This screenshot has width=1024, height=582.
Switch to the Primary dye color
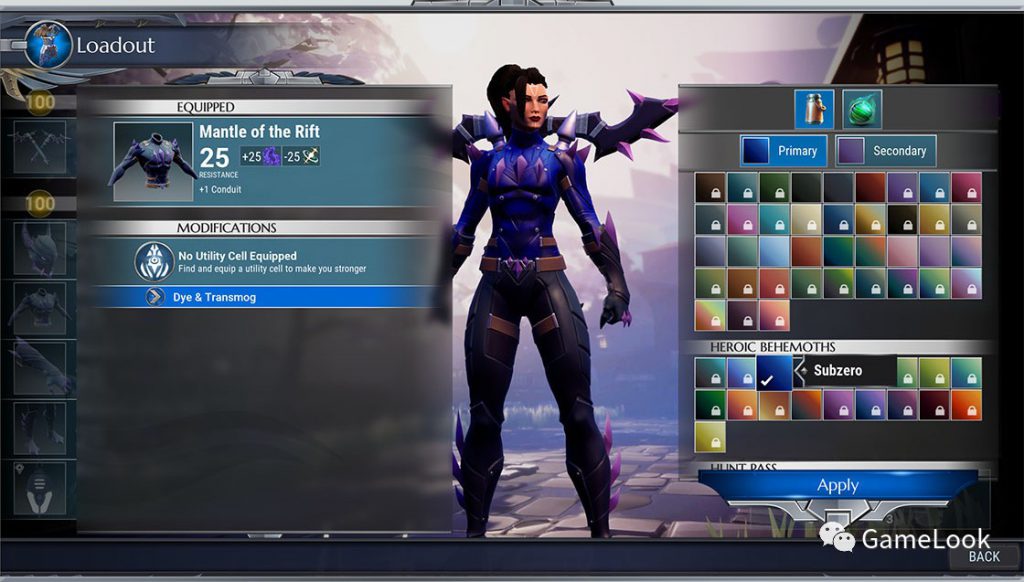tap(785, 151)
